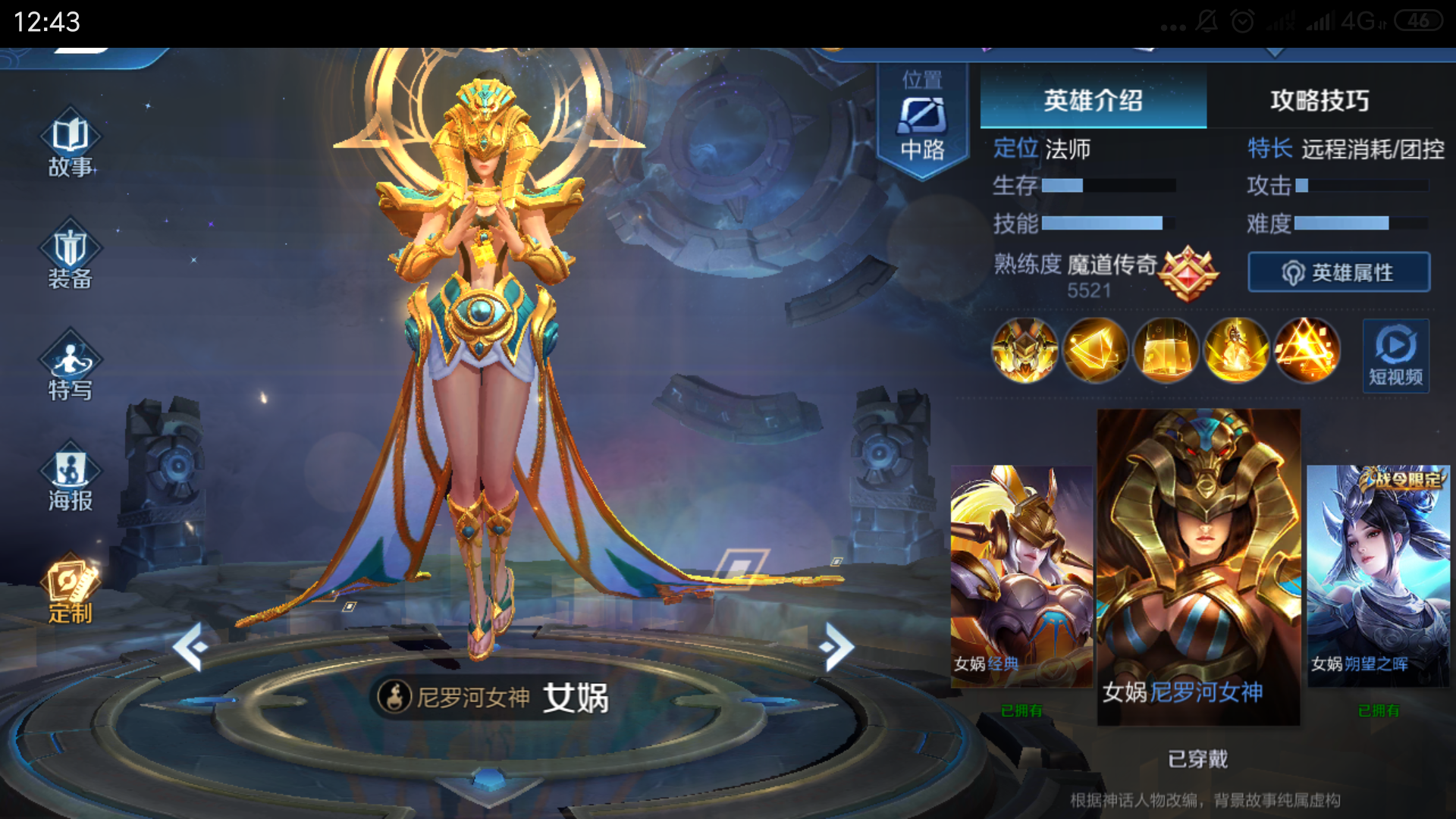
Task: Expand the bottom arrow panel
Action: (x=489, y=787)
